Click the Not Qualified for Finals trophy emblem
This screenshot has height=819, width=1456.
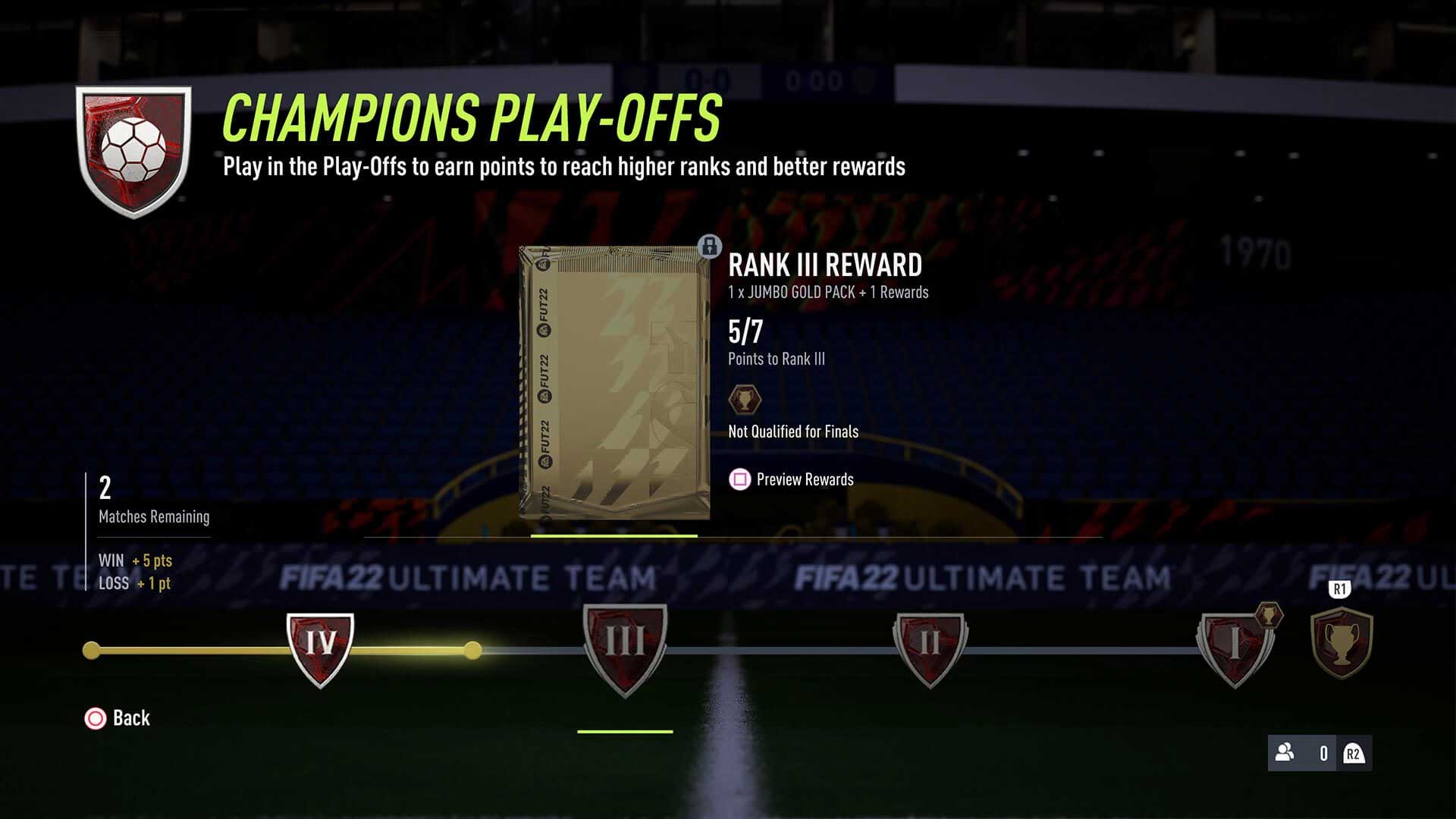[x=745, y=400]
